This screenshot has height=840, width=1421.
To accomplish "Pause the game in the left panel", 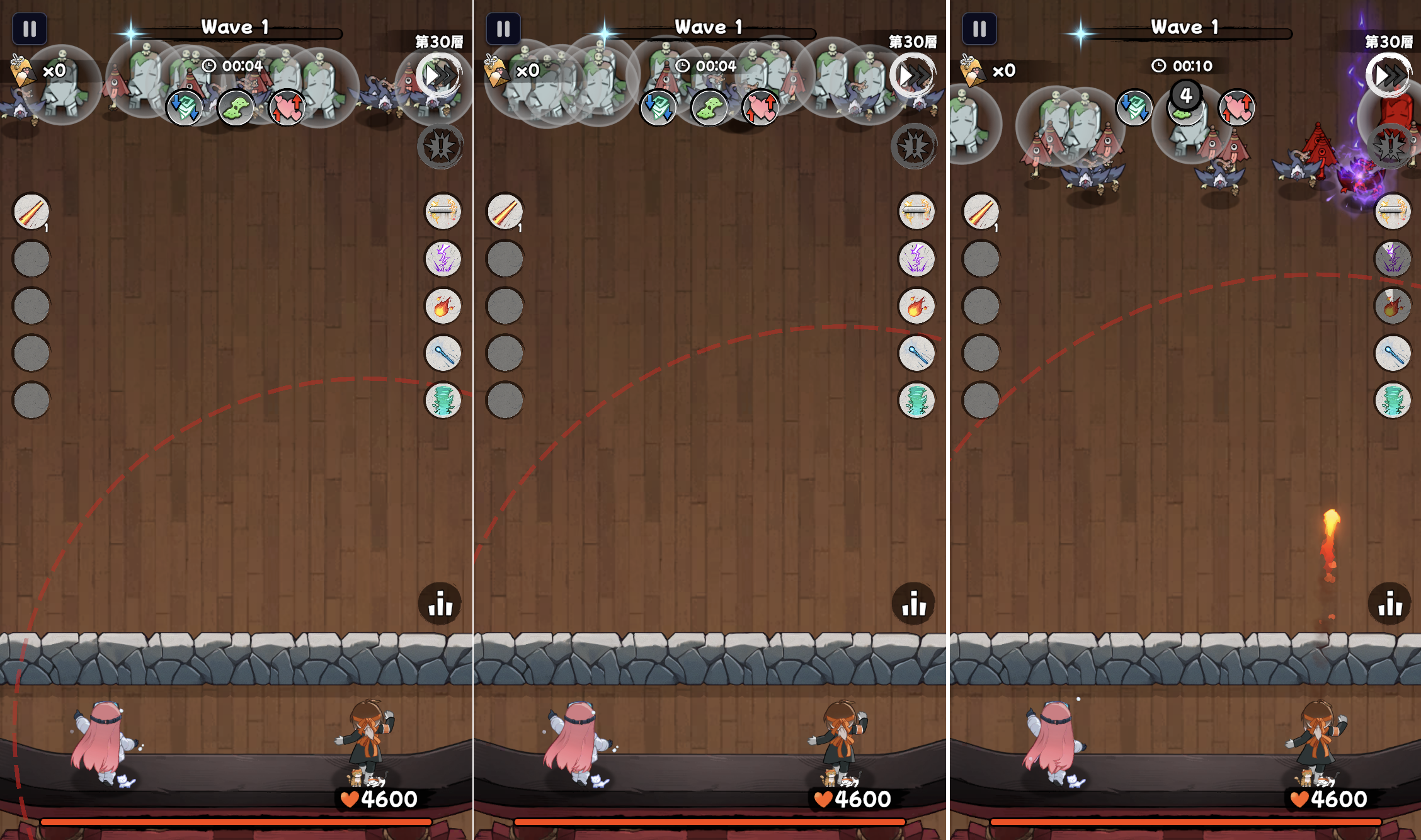I will (30, 29).
